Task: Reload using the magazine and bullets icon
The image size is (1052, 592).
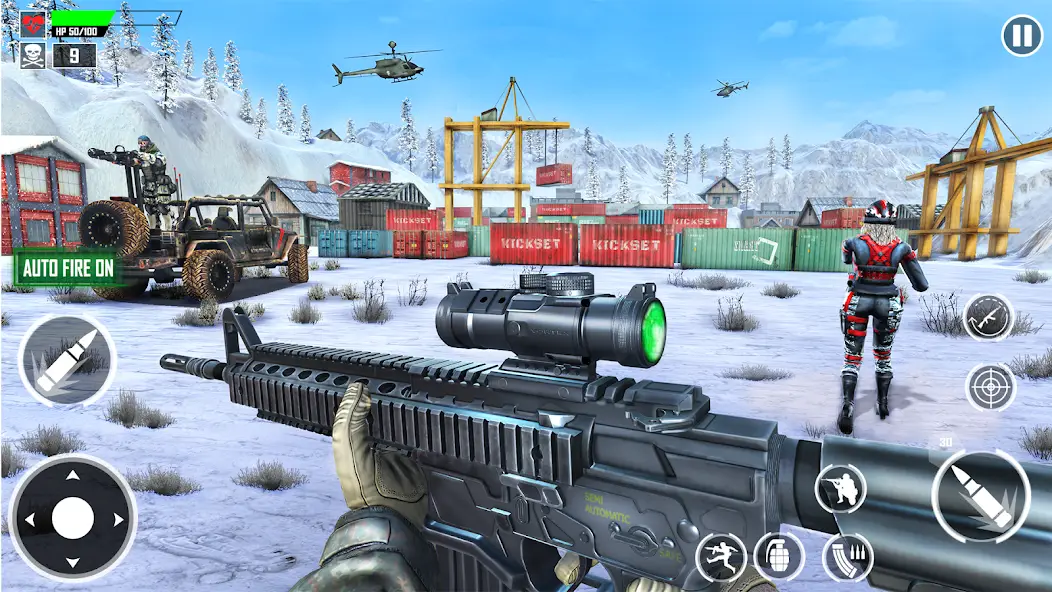Action: 847,557
